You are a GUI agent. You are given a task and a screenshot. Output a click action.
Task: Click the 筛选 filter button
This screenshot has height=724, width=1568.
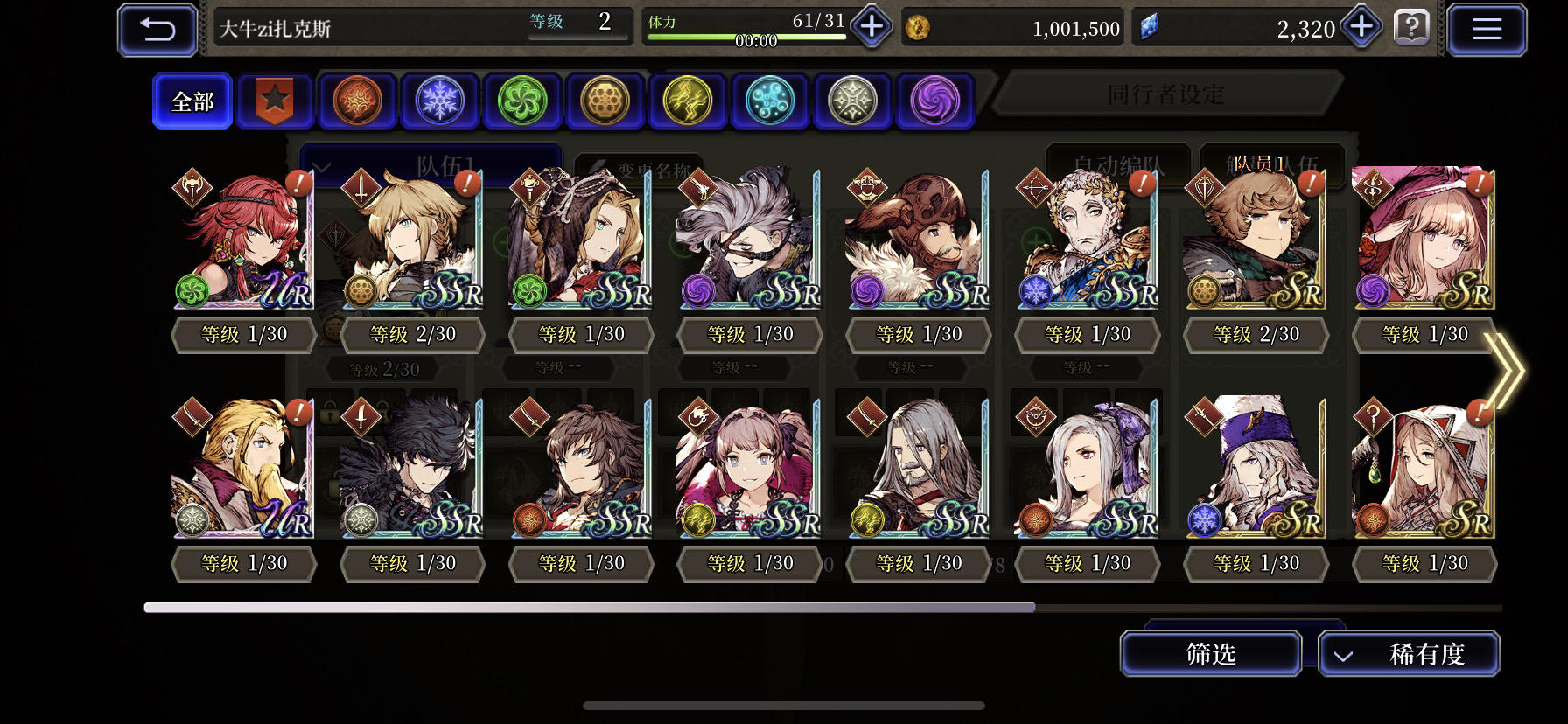pos(1212,653)
